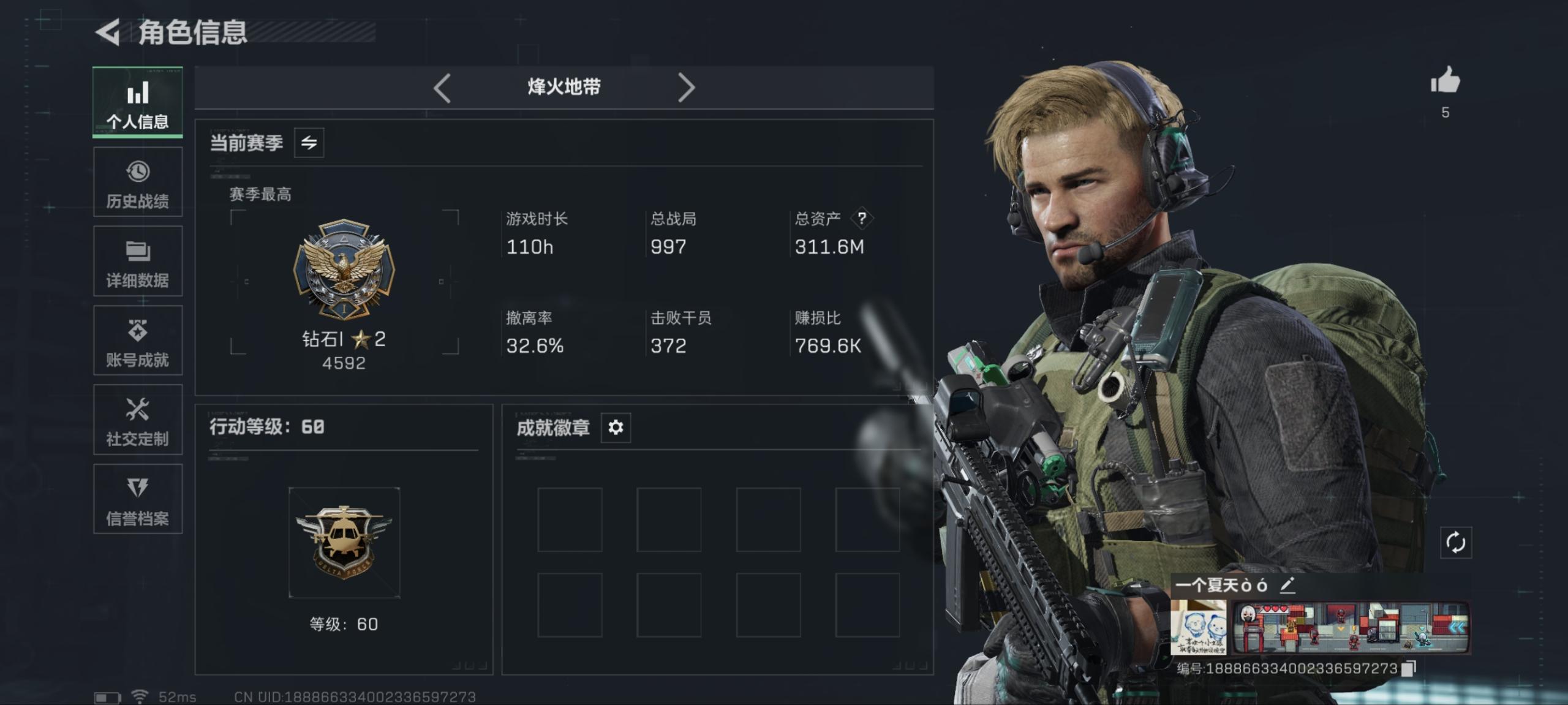Viewport: 1568px width, 705px height.
Task: Open the 个人信息 panel
Action: (138, 101)
